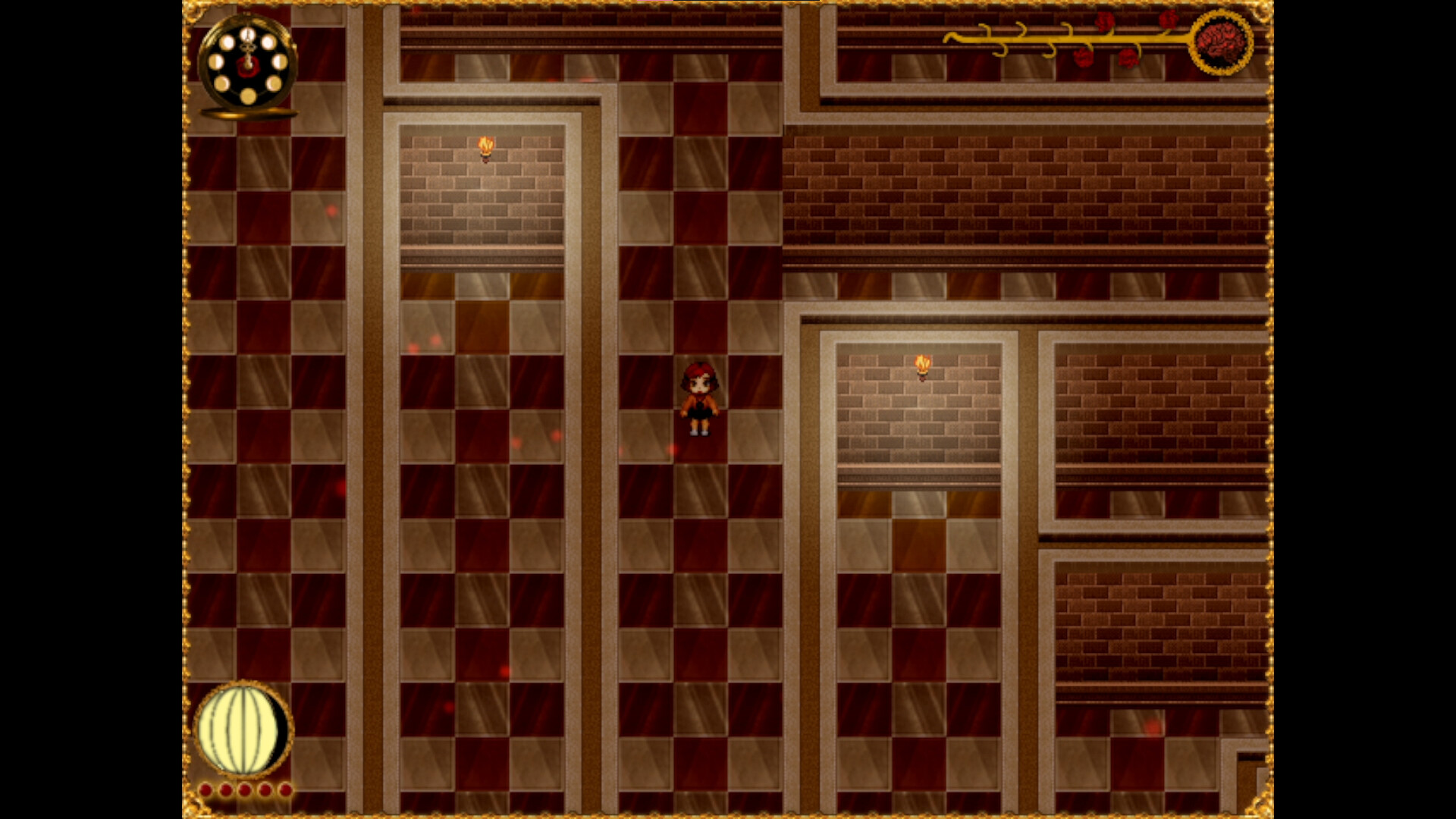The image size is (1456, 819).
Task: Click the wall torch above the left alcove
Action: [485, 146]
